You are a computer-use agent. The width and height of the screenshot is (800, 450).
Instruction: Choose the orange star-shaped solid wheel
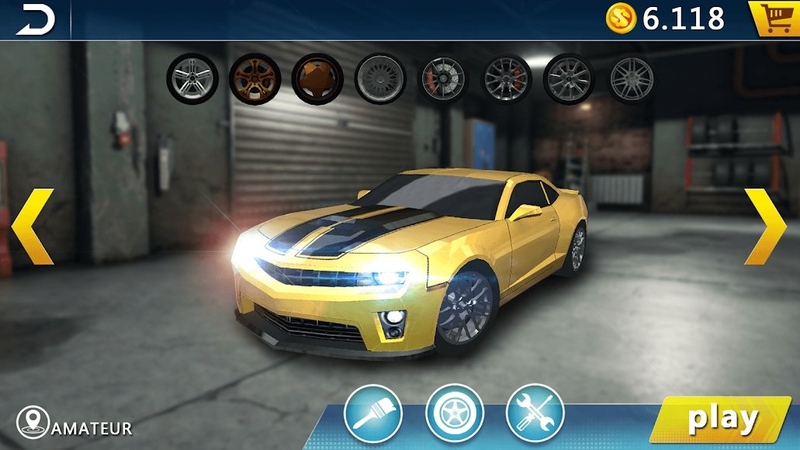317,79
